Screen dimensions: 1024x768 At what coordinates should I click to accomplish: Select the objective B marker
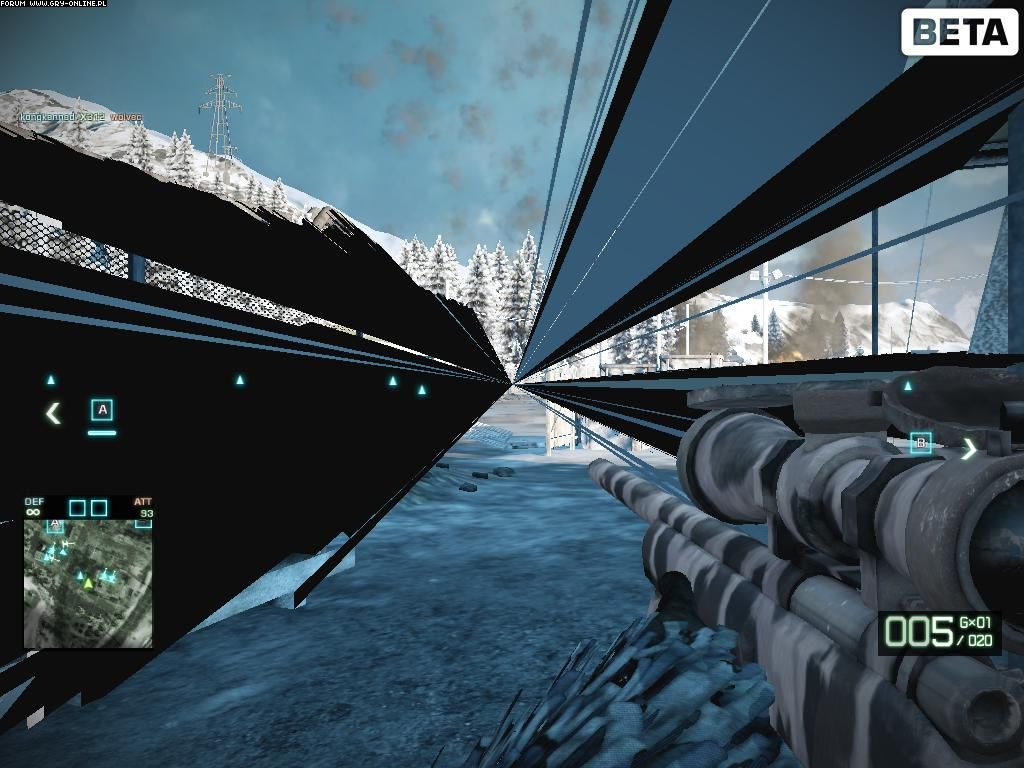(x=921, y=443)
